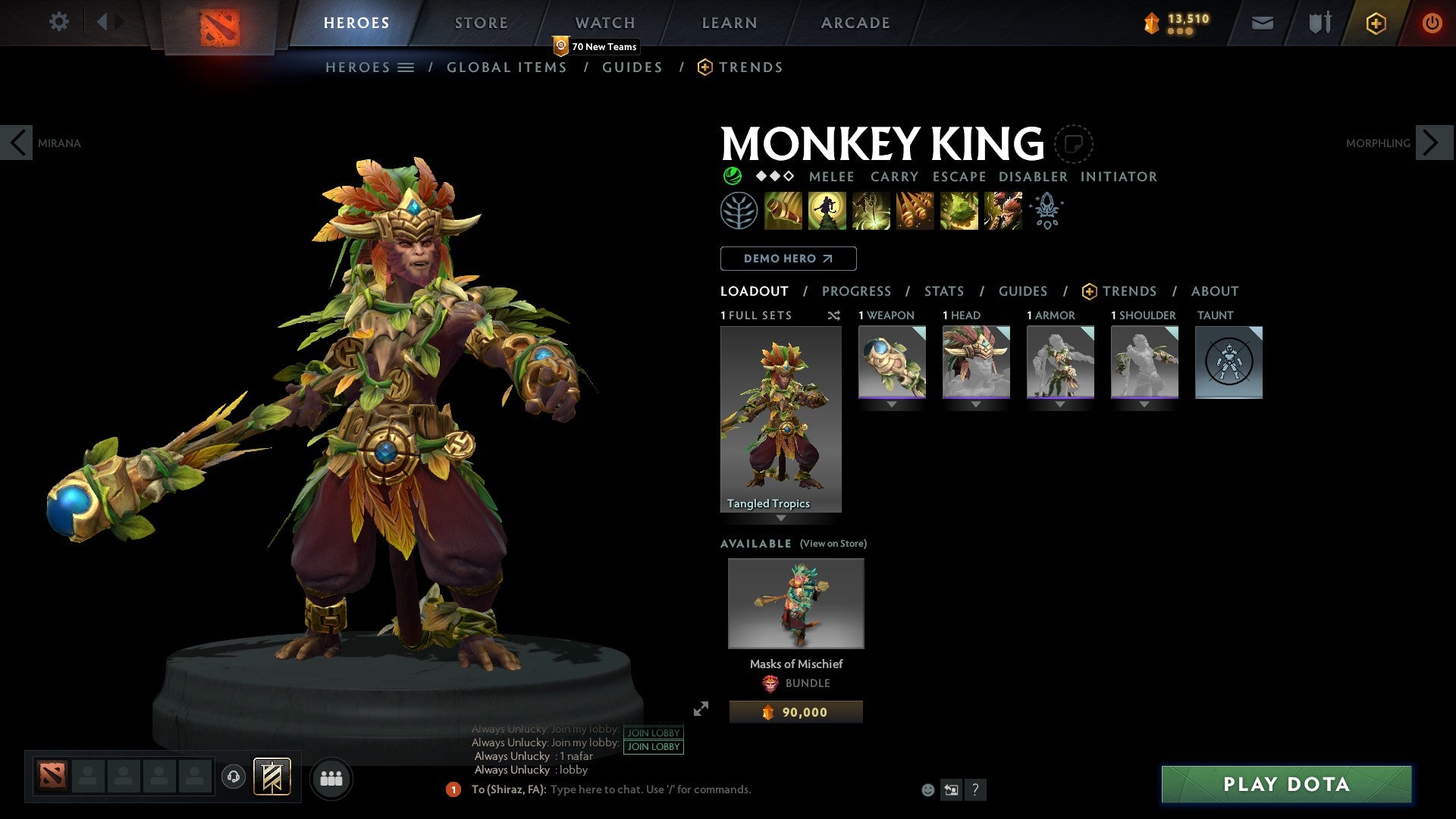Image resolution: width=1456 pixels, height=819 pixels.
Task: Open the weapon slot dropdown arrow
Action: [892, 404]
